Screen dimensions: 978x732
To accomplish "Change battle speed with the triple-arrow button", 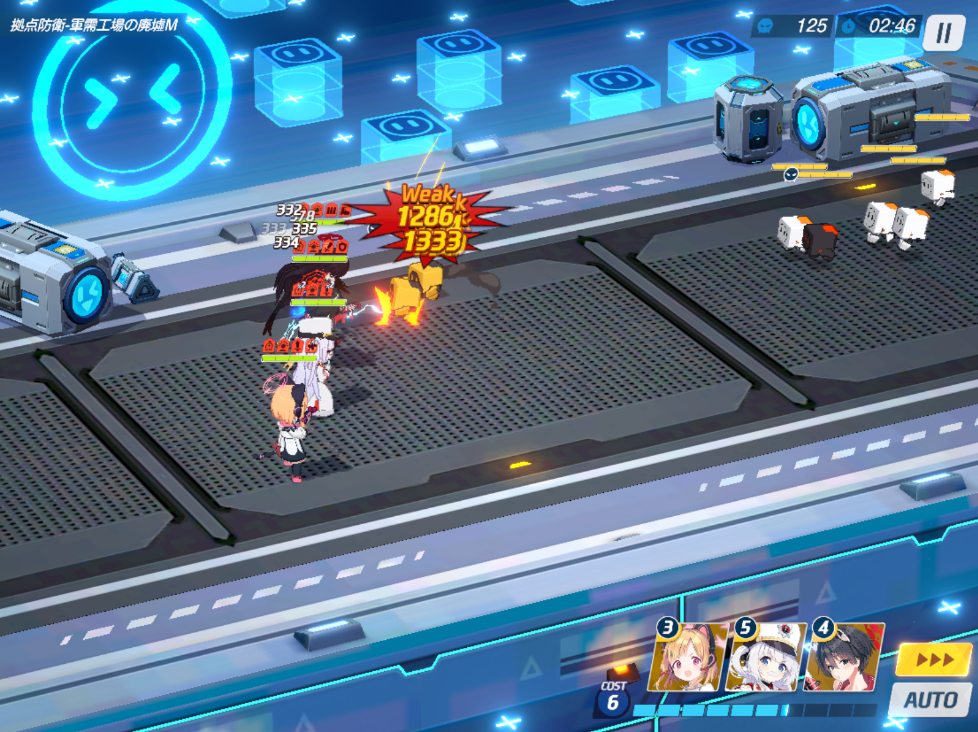I will click(x=932, y=660).
